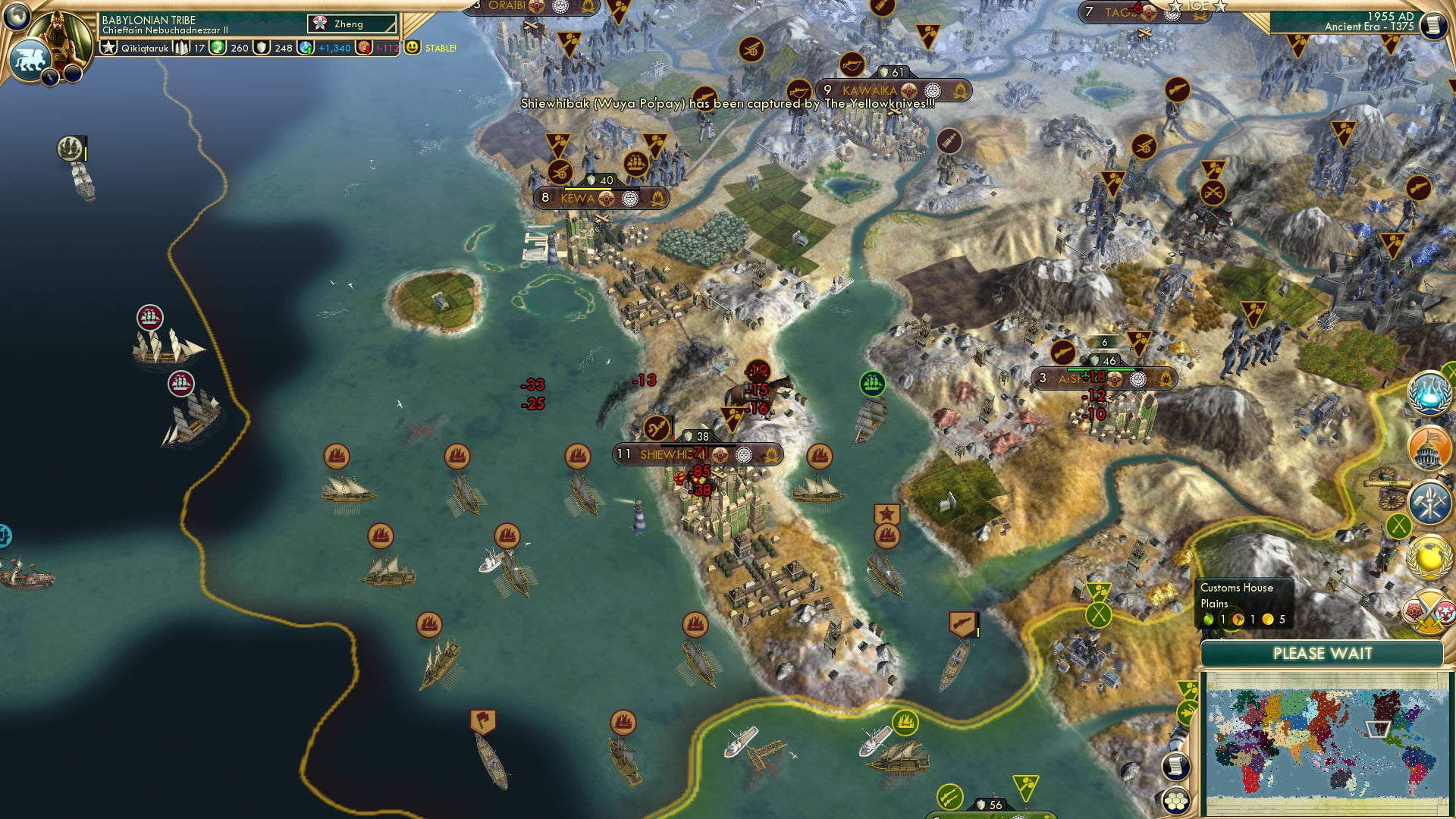Show the STABLE smiley stability status
1456x819 pixels.
(413, 48)
